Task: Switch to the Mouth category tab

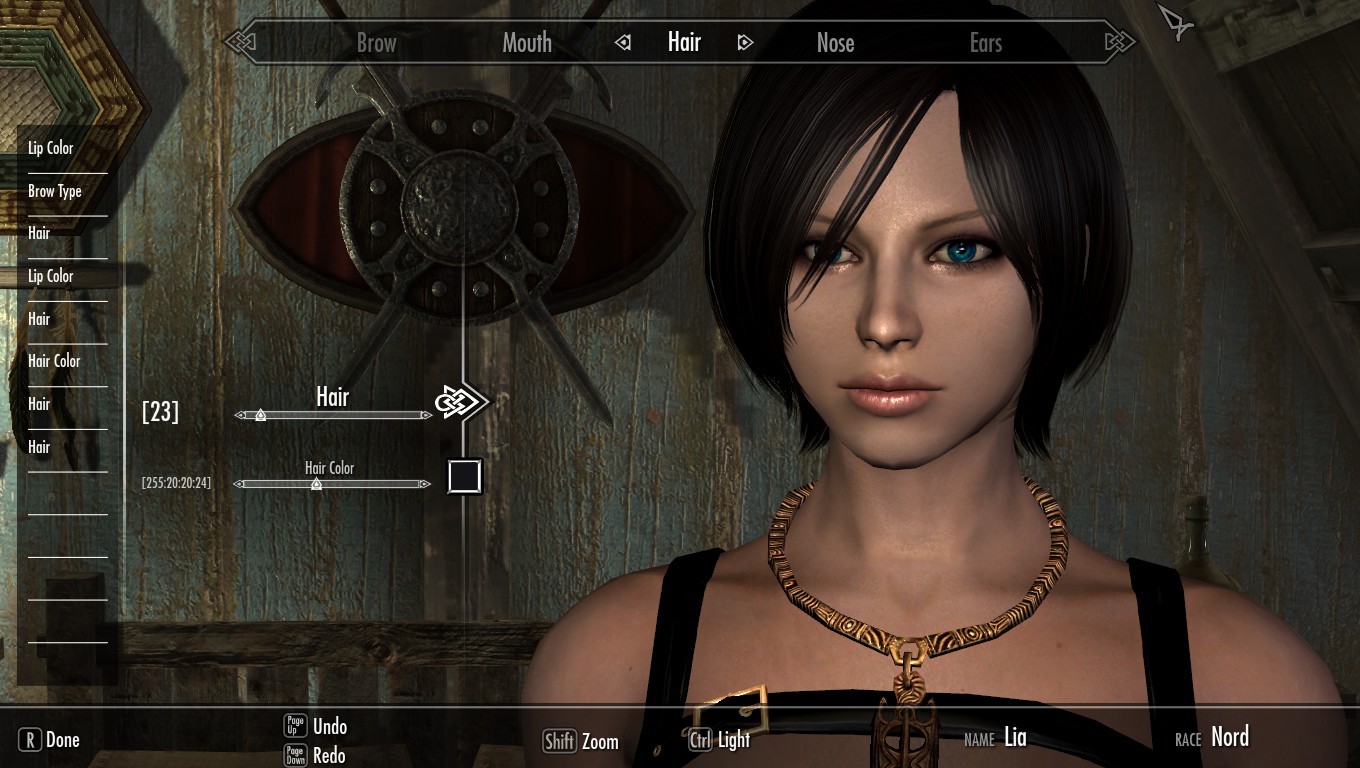Action: pos(527,43)
